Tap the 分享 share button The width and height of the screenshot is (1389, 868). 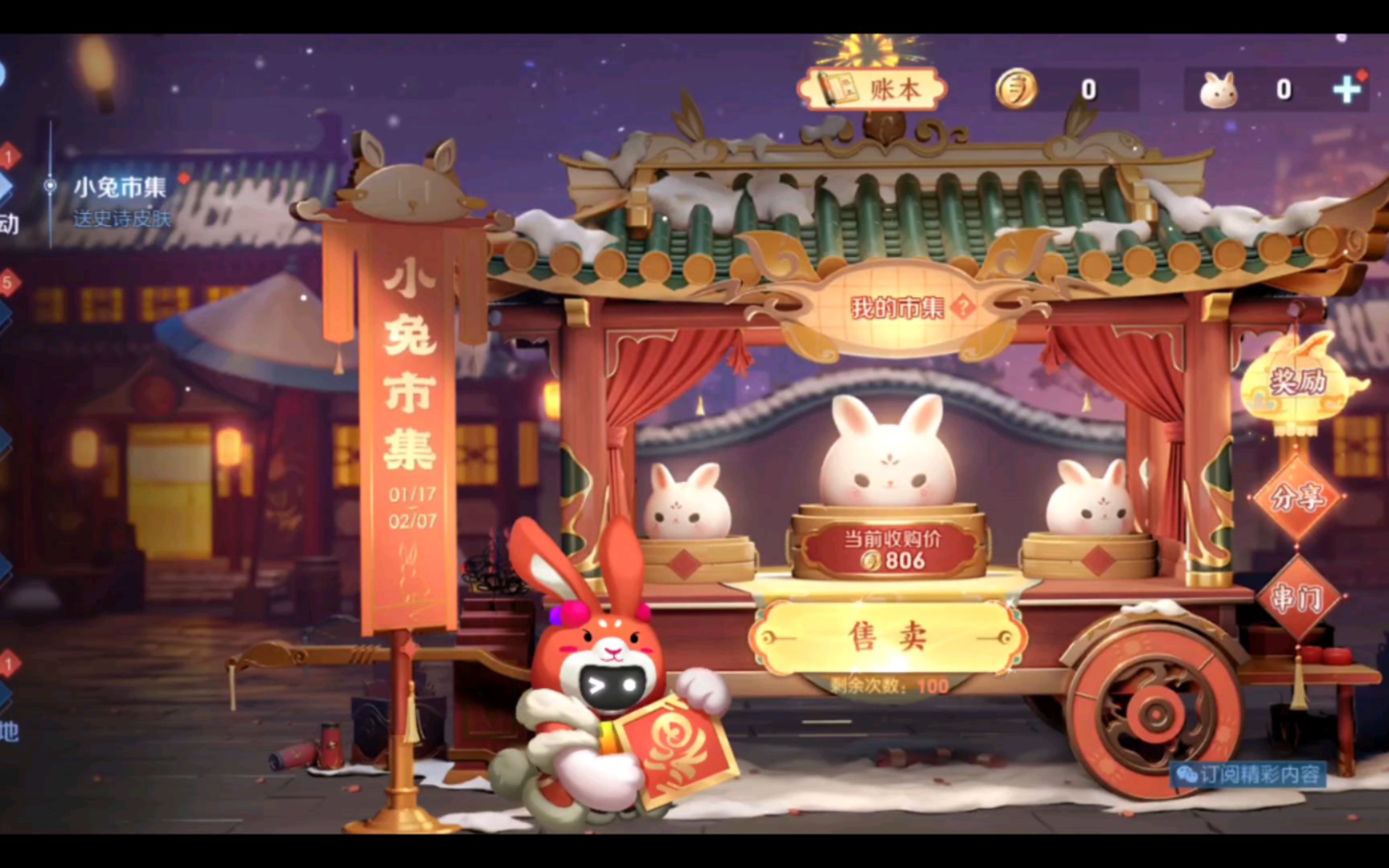click(1297, 498)
